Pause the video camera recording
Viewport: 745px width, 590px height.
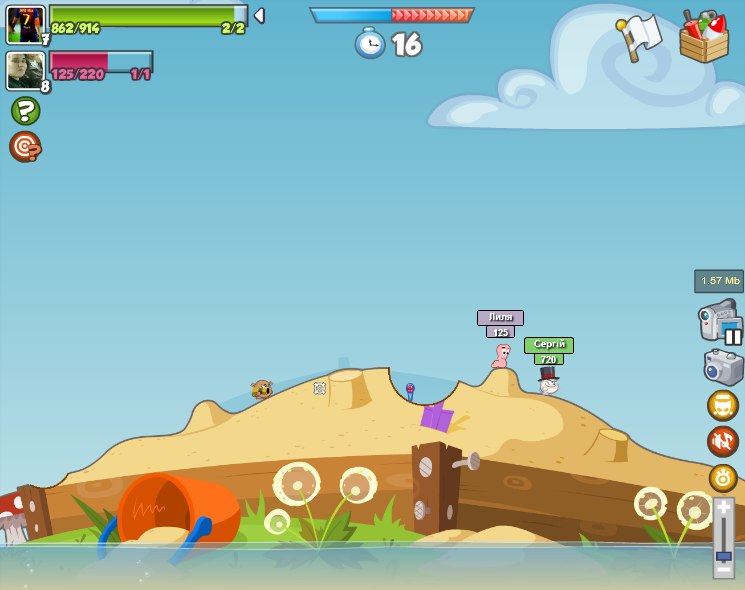(733, 336)
